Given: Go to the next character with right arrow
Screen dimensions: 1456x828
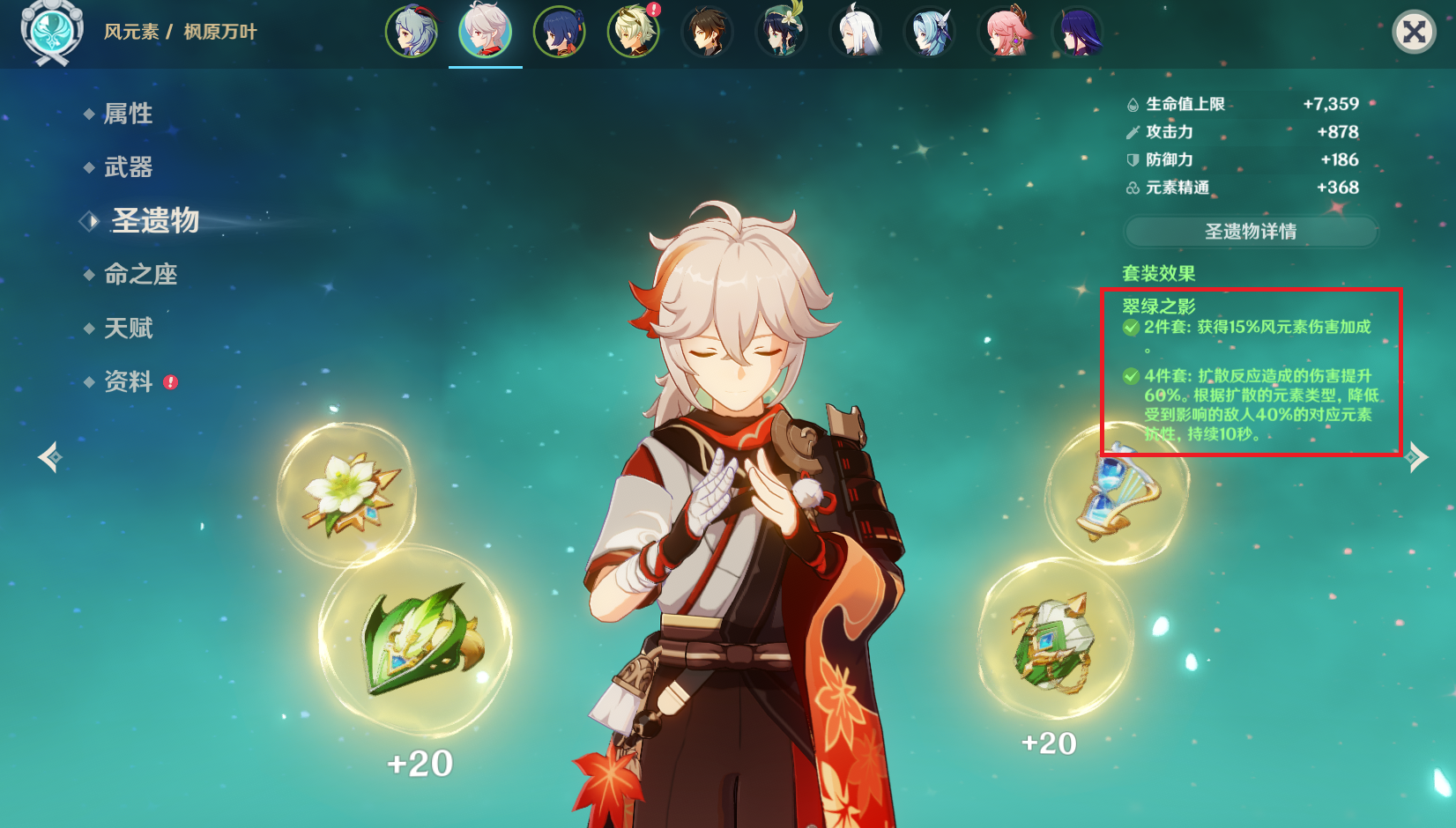Looking at the screenshot, I should point(1416,457).
